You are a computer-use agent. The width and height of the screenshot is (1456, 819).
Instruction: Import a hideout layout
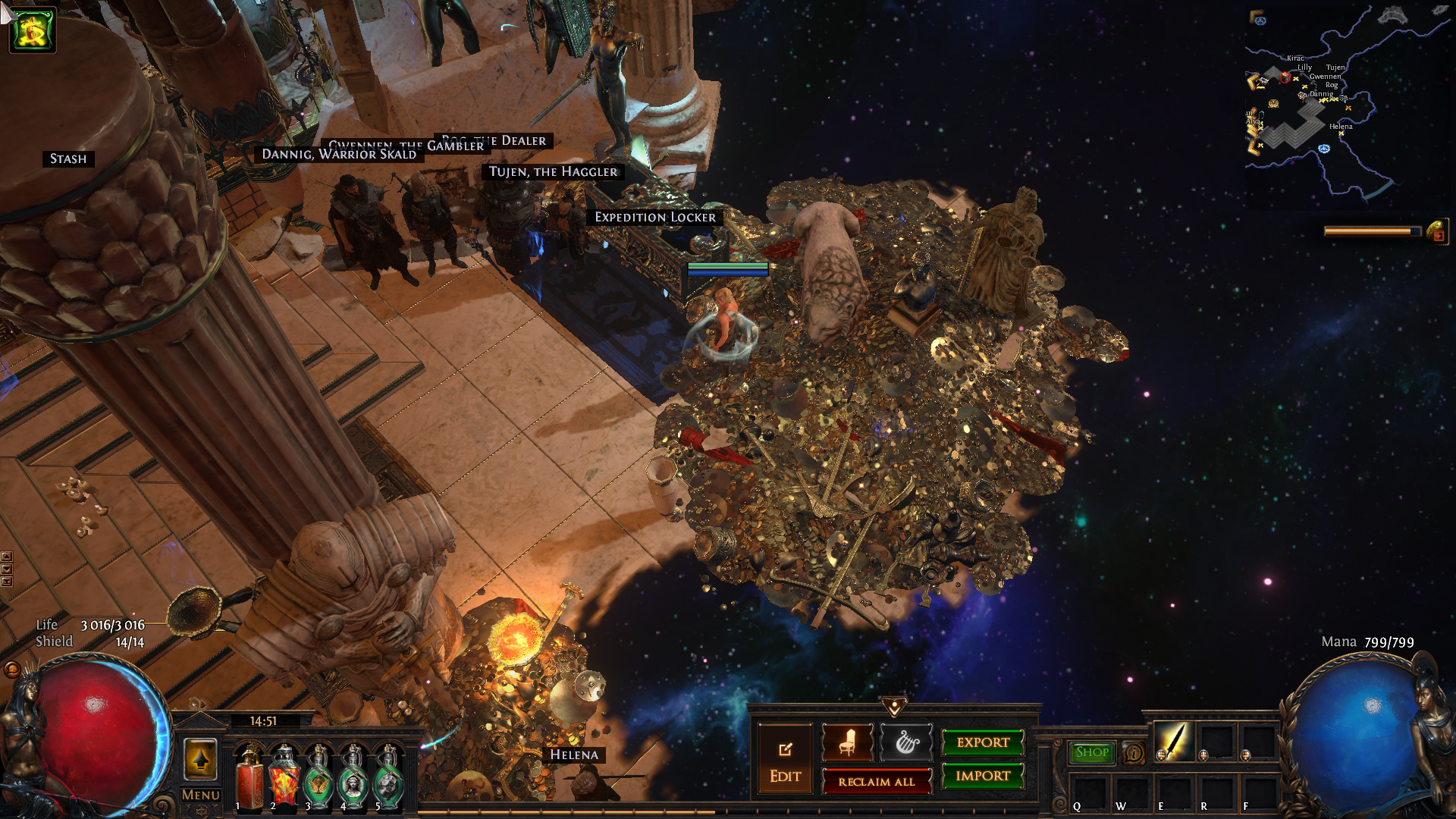click(x=983, y=776)
